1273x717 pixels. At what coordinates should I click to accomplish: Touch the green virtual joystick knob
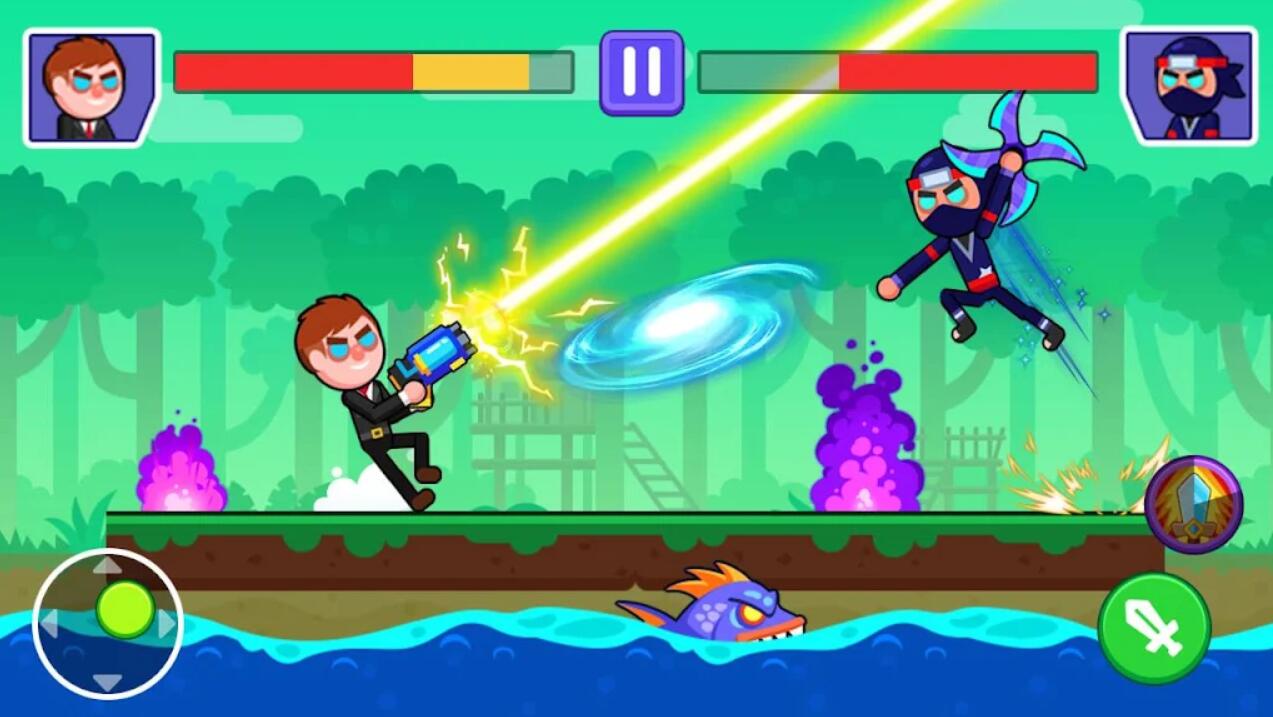[125, 609]
